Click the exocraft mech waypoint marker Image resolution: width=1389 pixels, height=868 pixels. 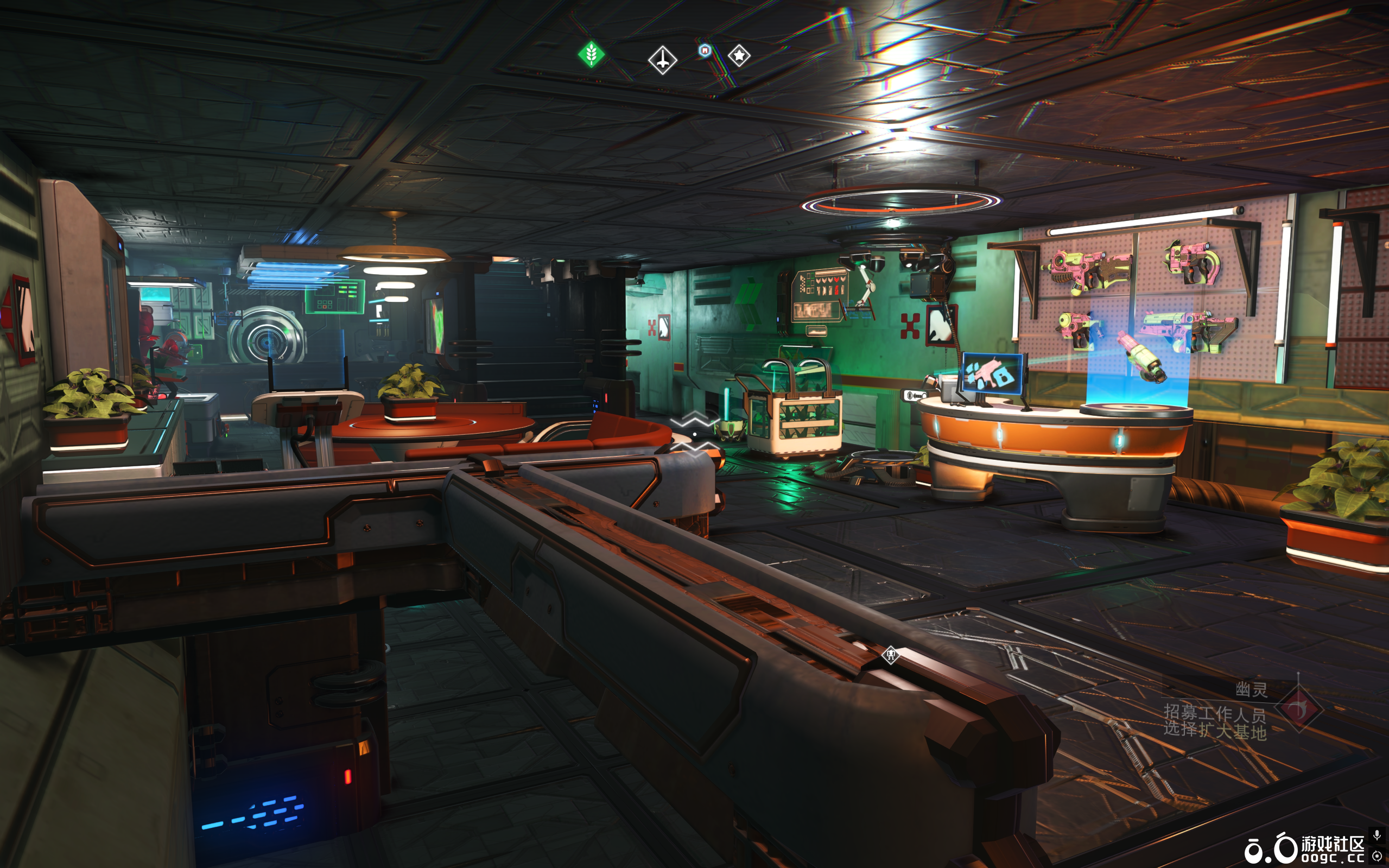(890, 655)
